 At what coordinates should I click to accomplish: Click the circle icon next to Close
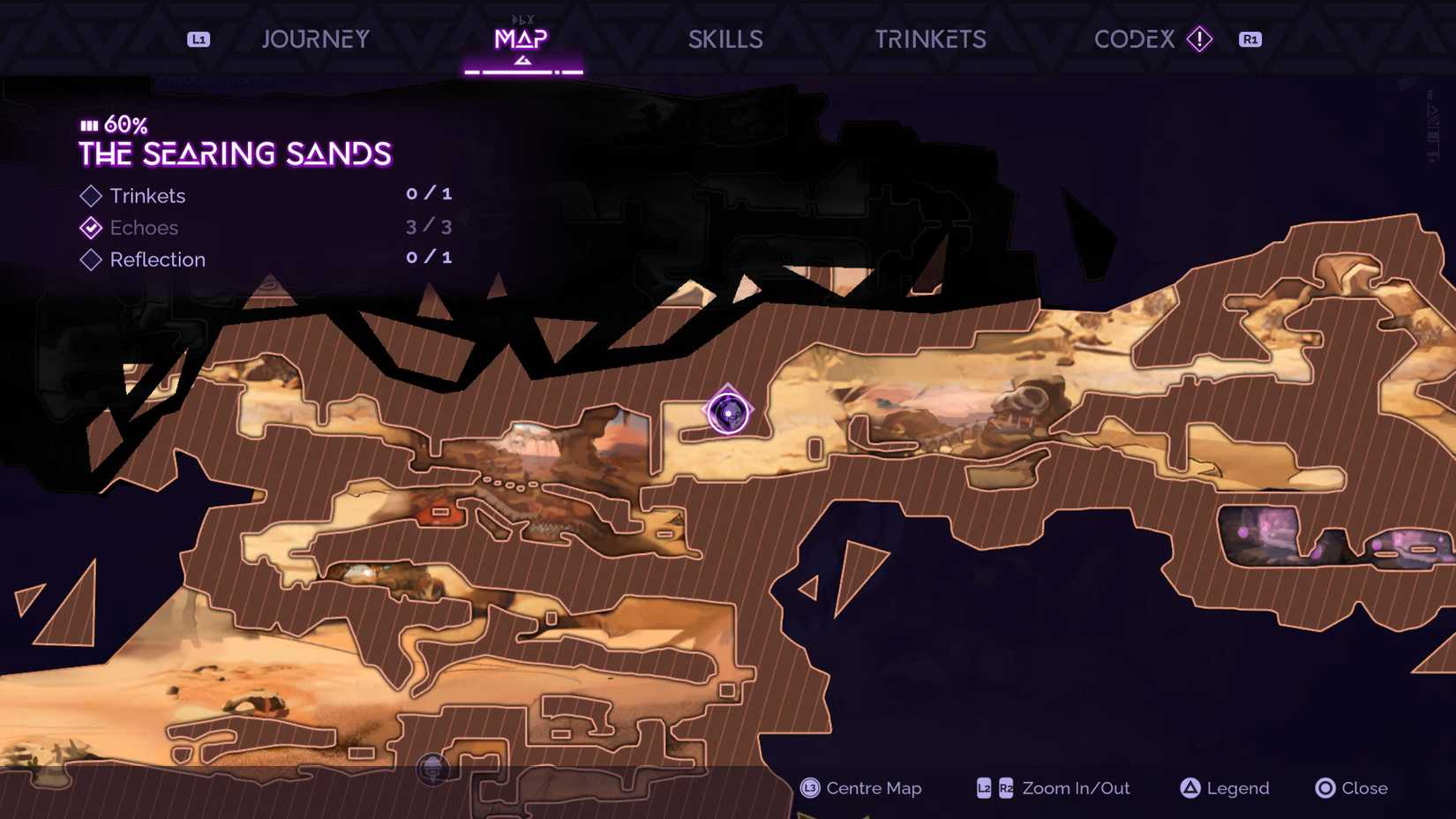coord(1324,788)
